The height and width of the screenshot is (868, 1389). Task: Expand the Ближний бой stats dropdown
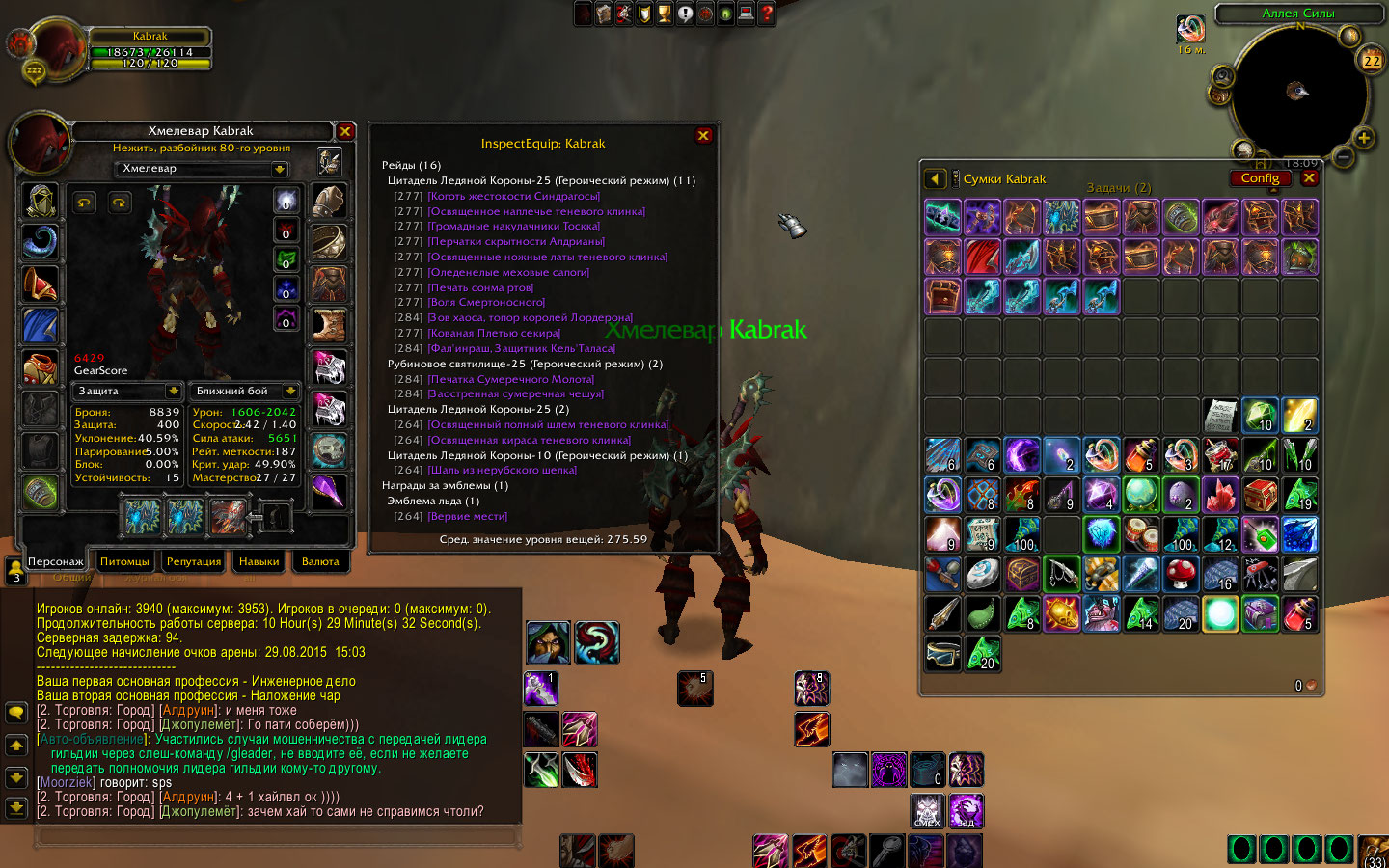pos(289,391)
